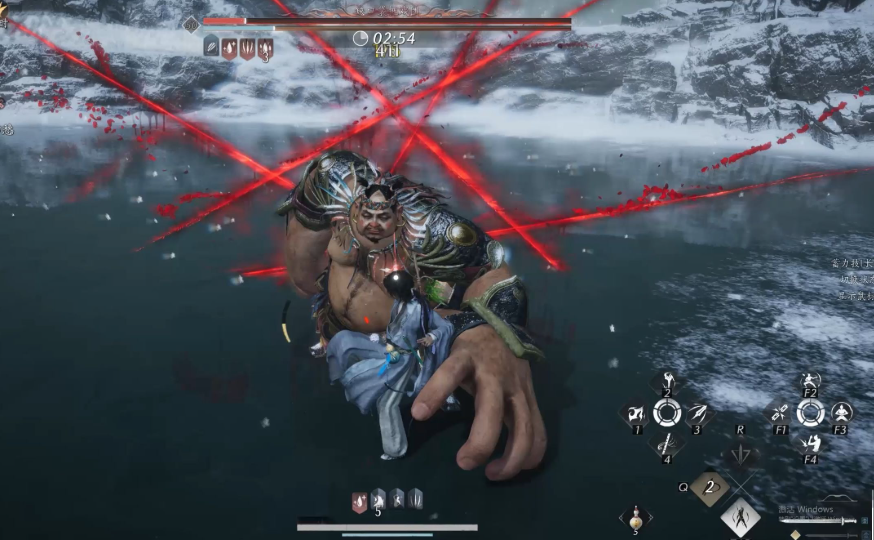The height and width of the screenshot is (540, 874).
Task: Trigger the feathered-blade skill in slot 3
Action: [698, 413]
